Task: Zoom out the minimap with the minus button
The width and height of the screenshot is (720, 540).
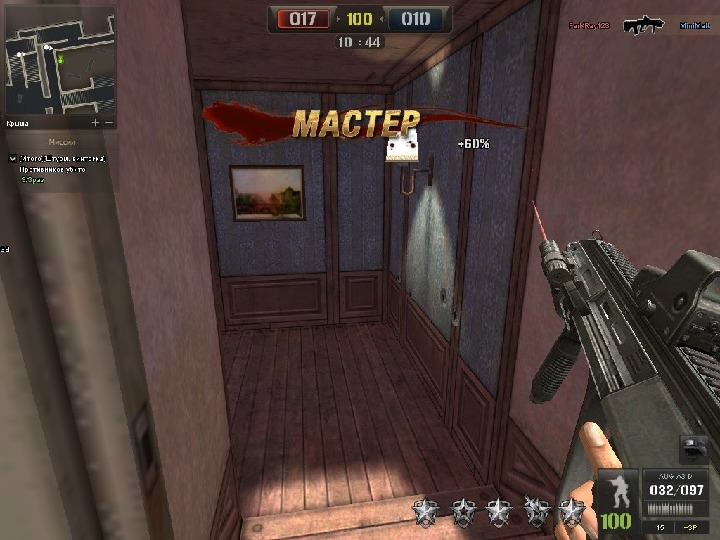Action: [109, 123]
